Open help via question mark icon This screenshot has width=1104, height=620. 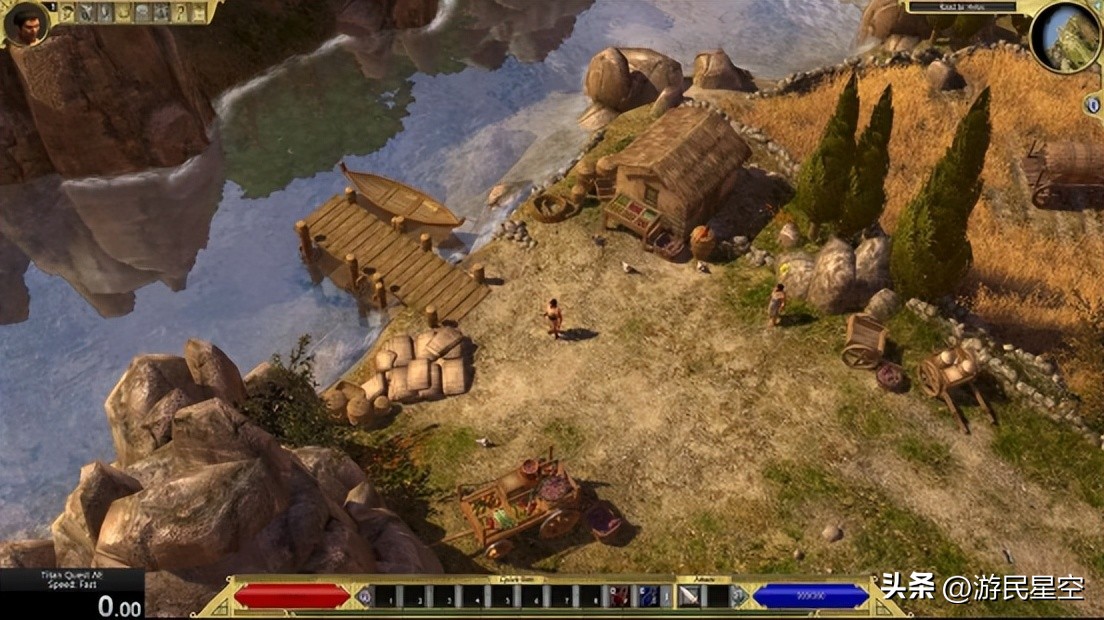pyautogui.click(x=181, y=13)
